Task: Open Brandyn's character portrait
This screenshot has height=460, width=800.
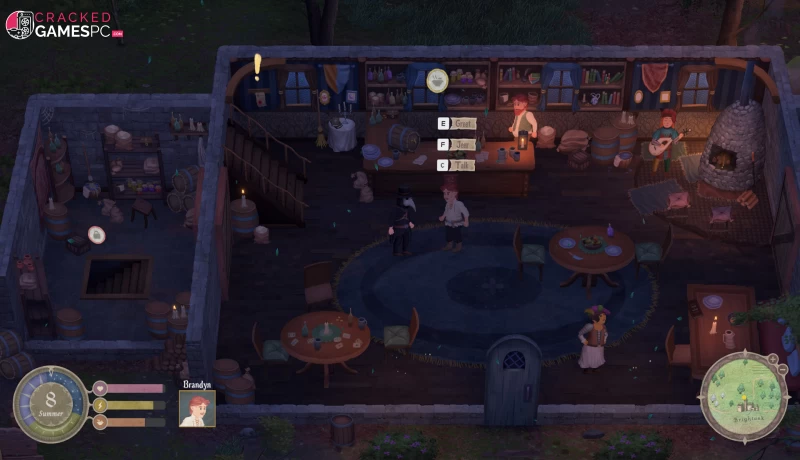Action: coord(197,408)
